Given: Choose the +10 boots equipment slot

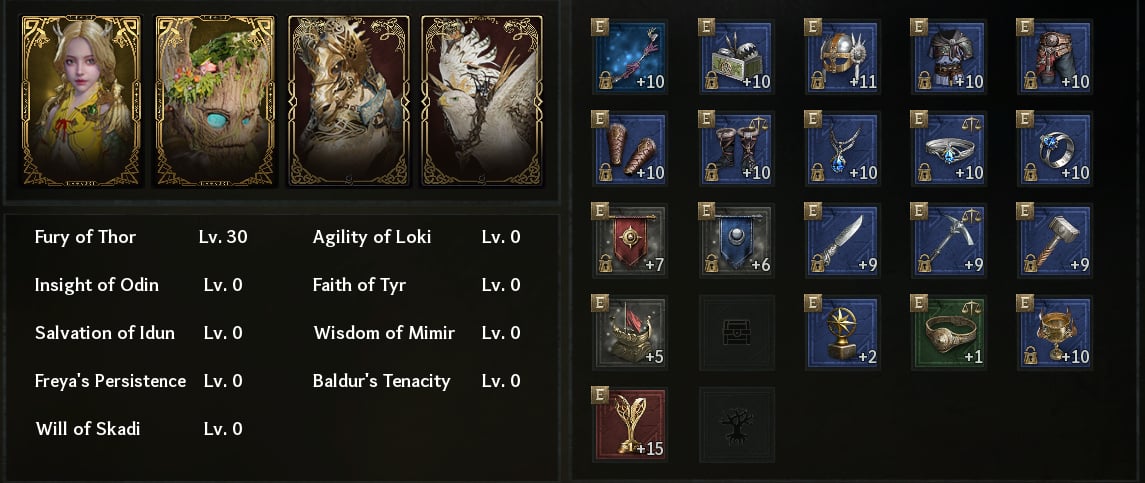Looking at the screenshot, I should click(737, 148).
